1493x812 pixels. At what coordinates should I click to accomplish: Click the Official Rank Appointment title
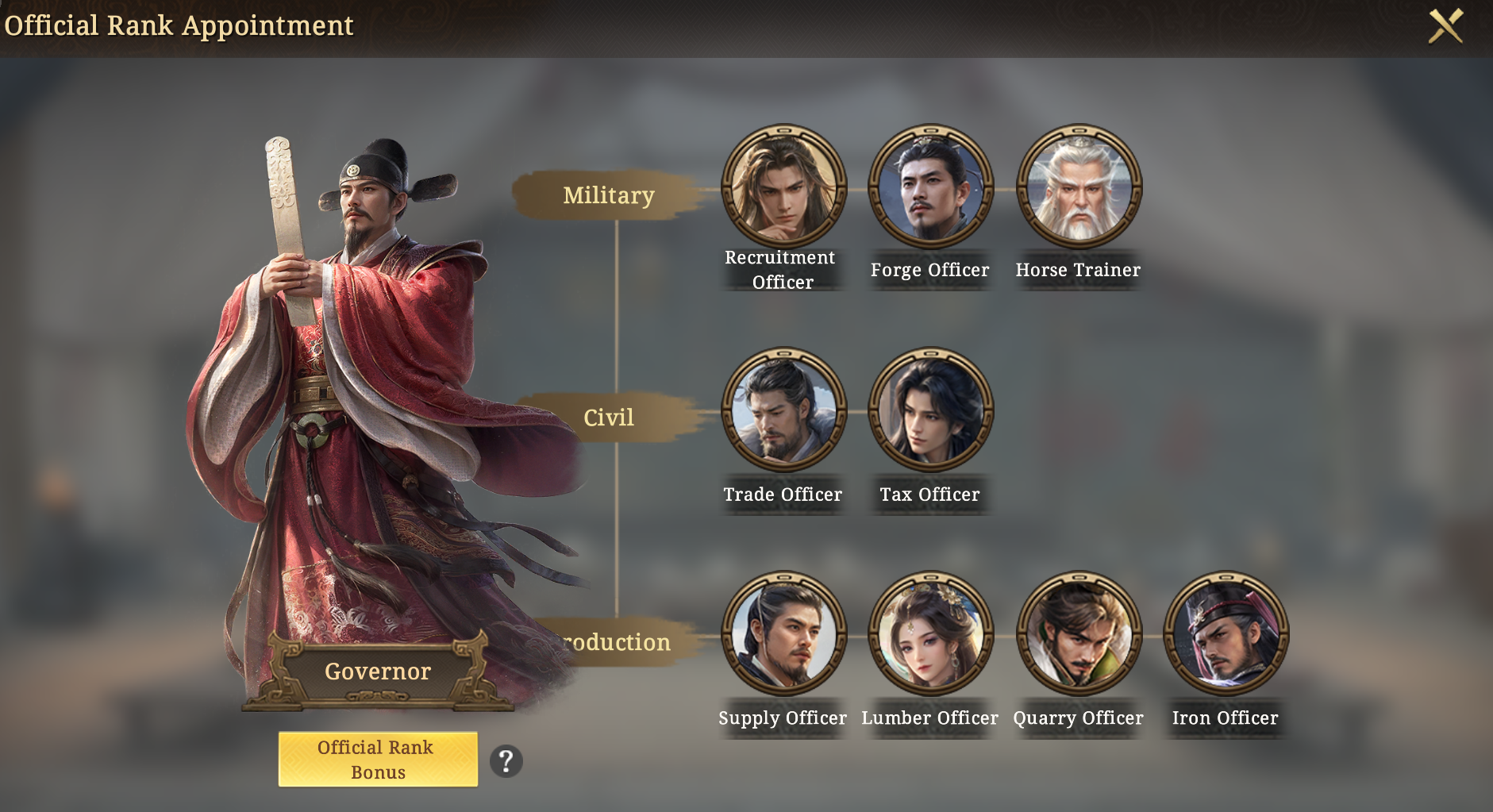(178, 25)
